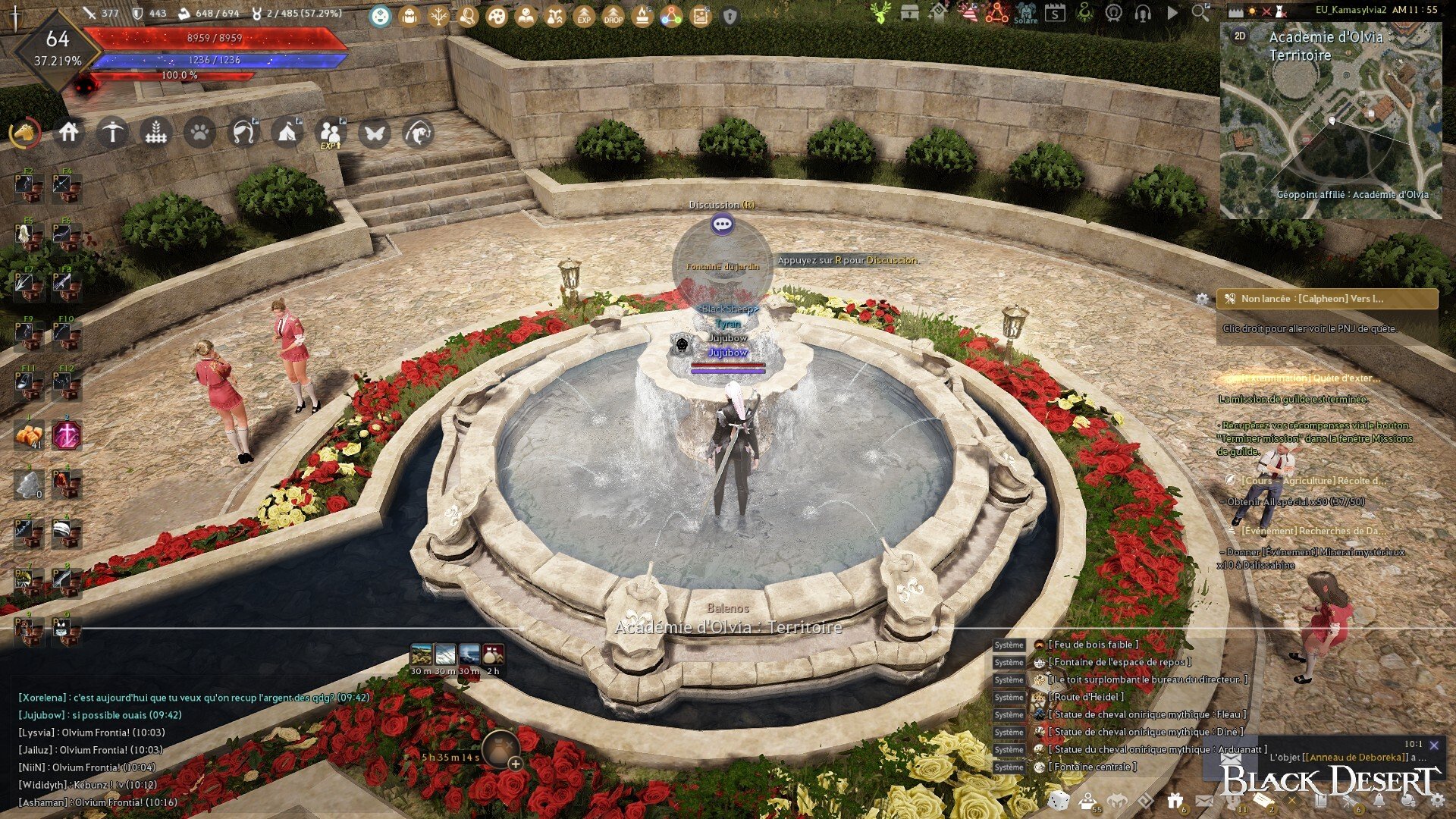Open the butterfly fairy icon
Viewport: 1456px width, 819px height.
tap(375, 133)
